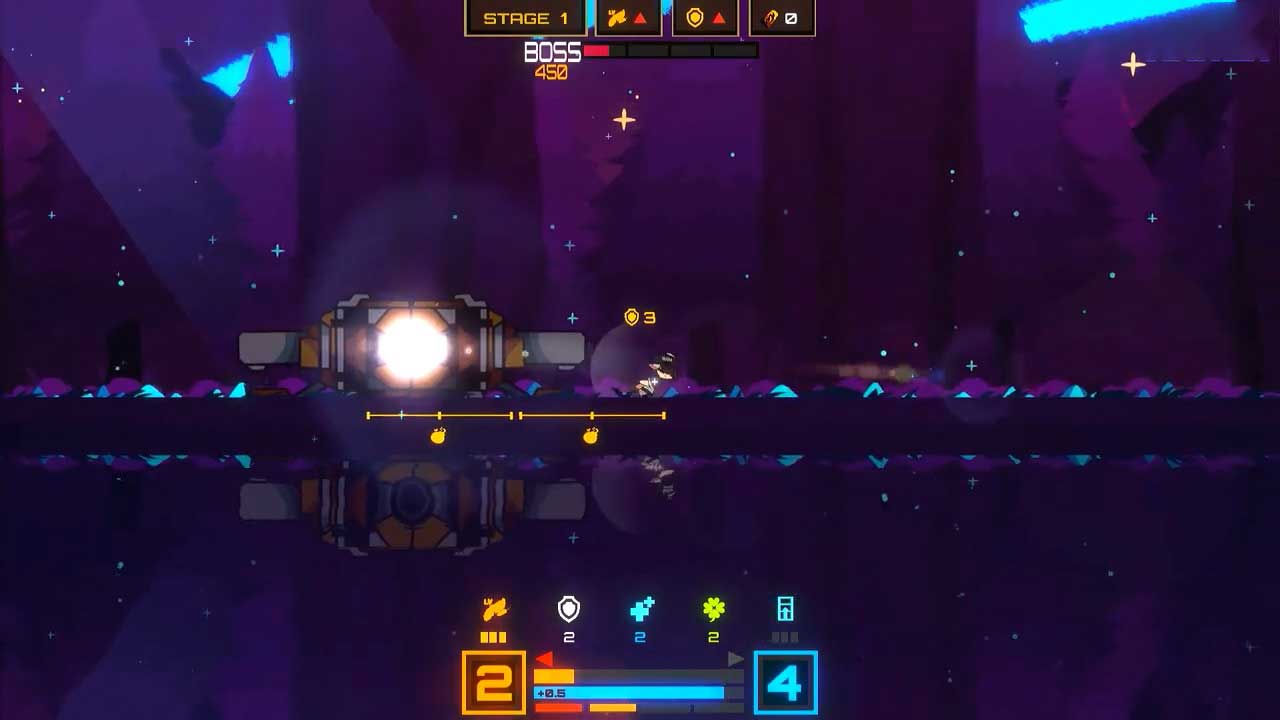Click the green four-leaf clover luck icon
The width and height of the screenshot is (1280, 720).
tap(713, 608)
